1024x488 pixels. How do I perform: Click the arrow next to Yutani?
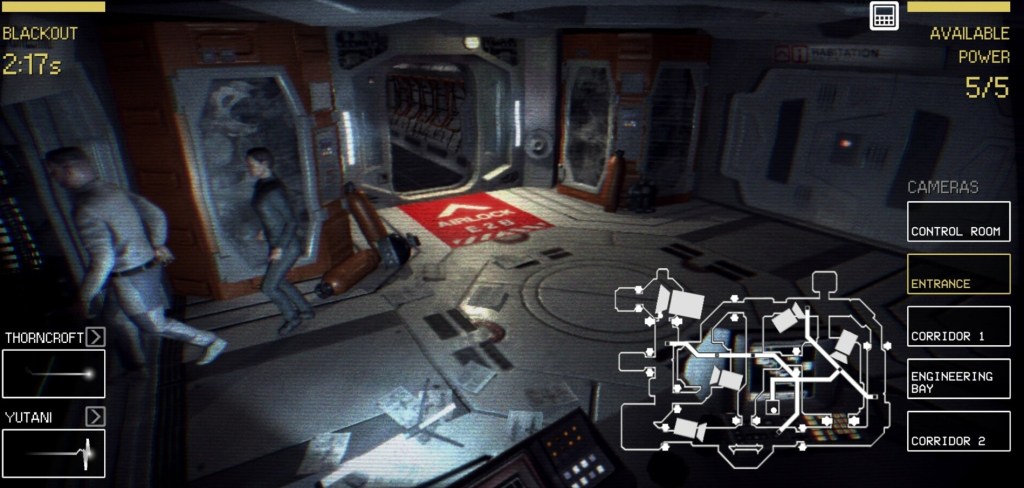[95, 415]
